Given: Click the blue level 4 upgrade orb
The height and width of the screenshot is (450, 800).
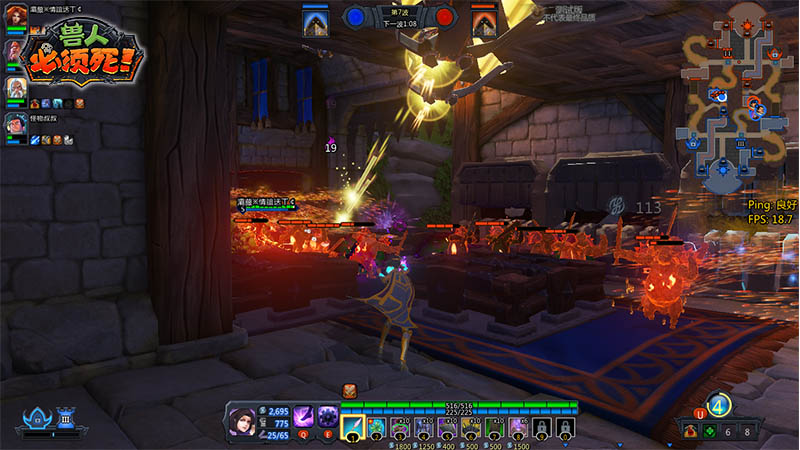Looking at the screenshot, I should 718,406.
